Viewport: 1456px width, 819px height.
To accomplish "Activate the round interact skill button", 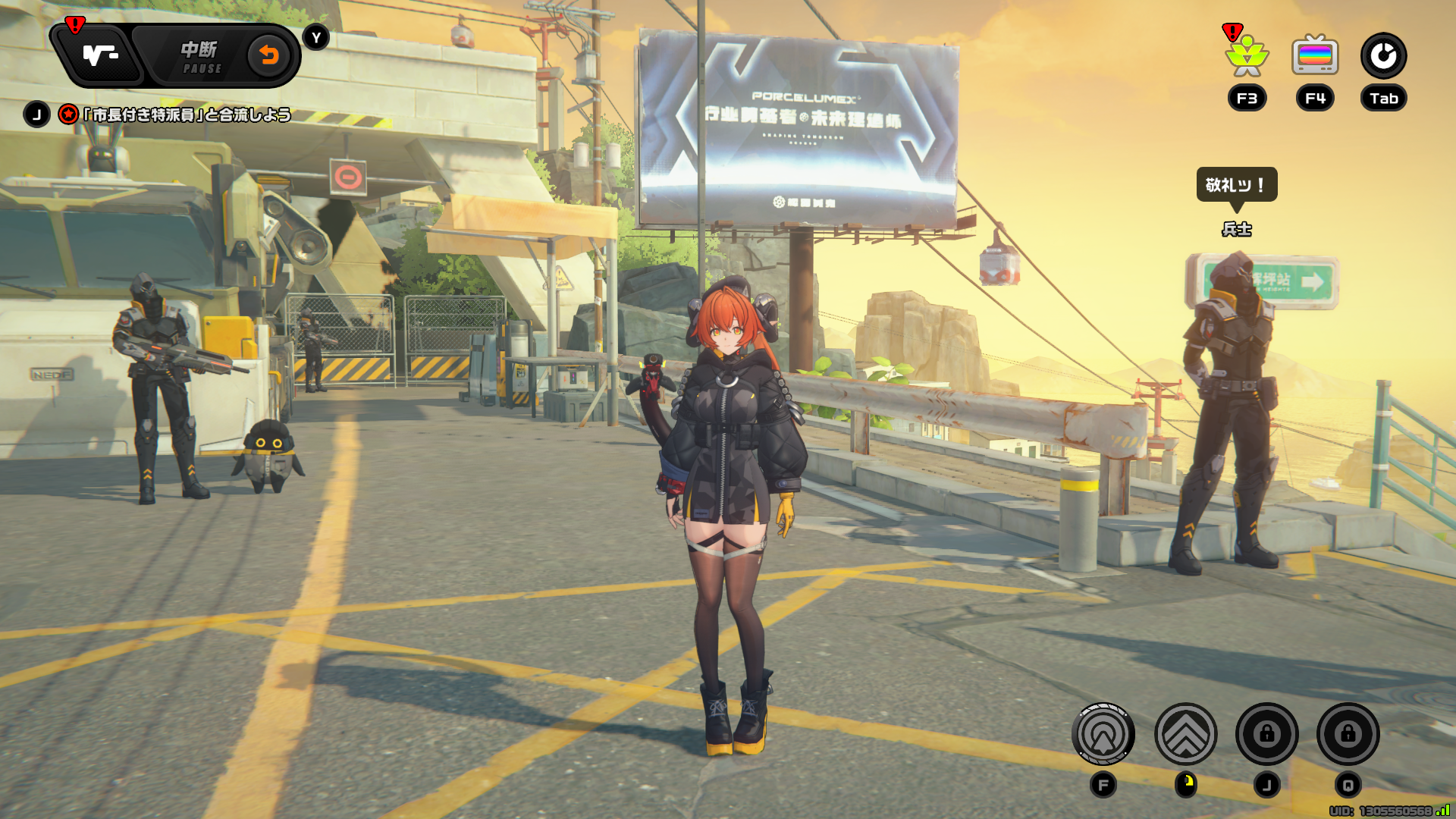I will [1103, 734].
